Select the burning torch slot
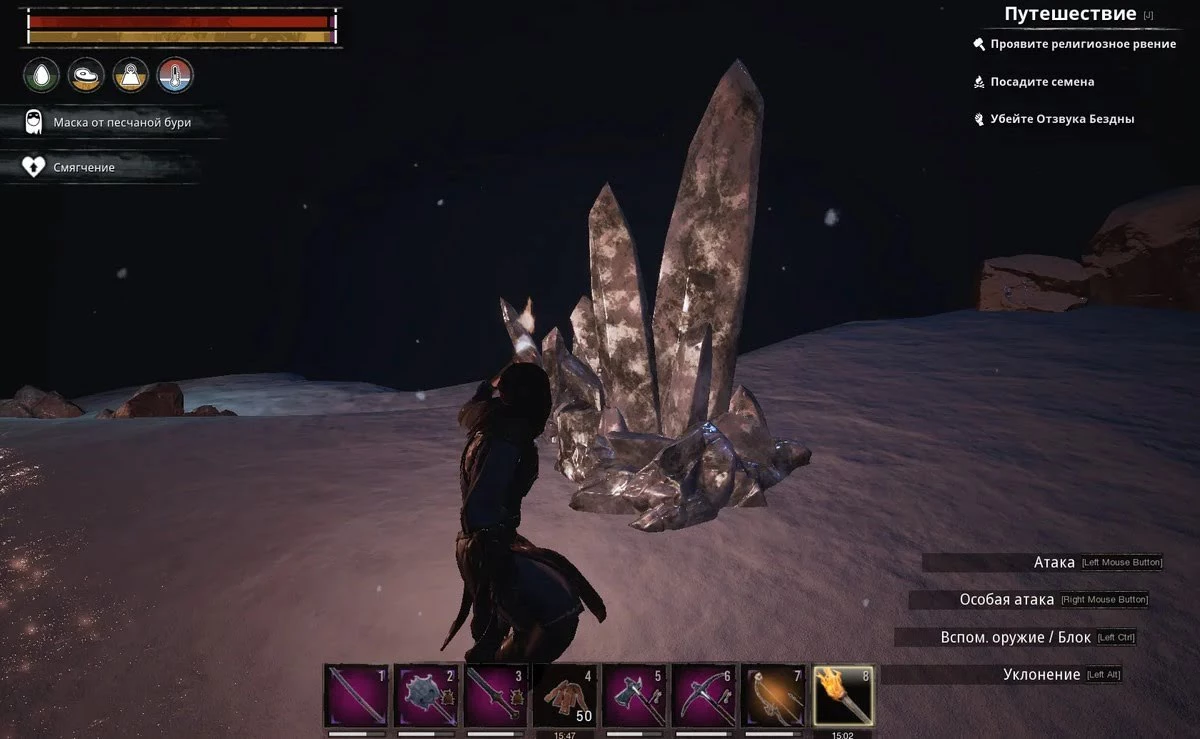This screenshot has height=739, width=1200. click(x=844, y=695)
